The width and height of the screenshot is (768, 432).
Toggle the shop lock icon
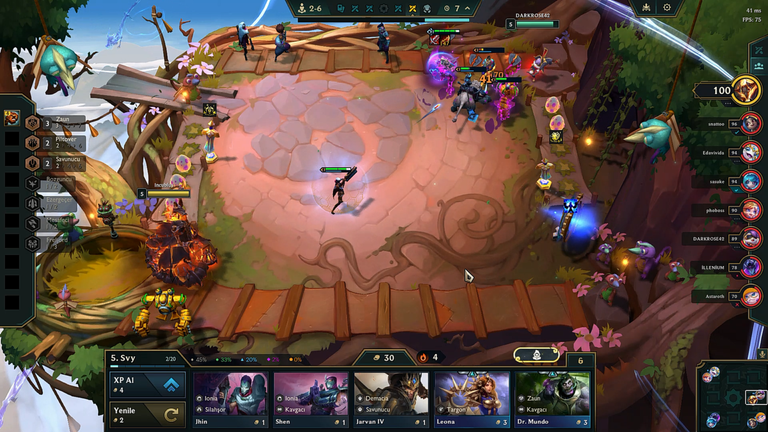[x=536, y=355]
